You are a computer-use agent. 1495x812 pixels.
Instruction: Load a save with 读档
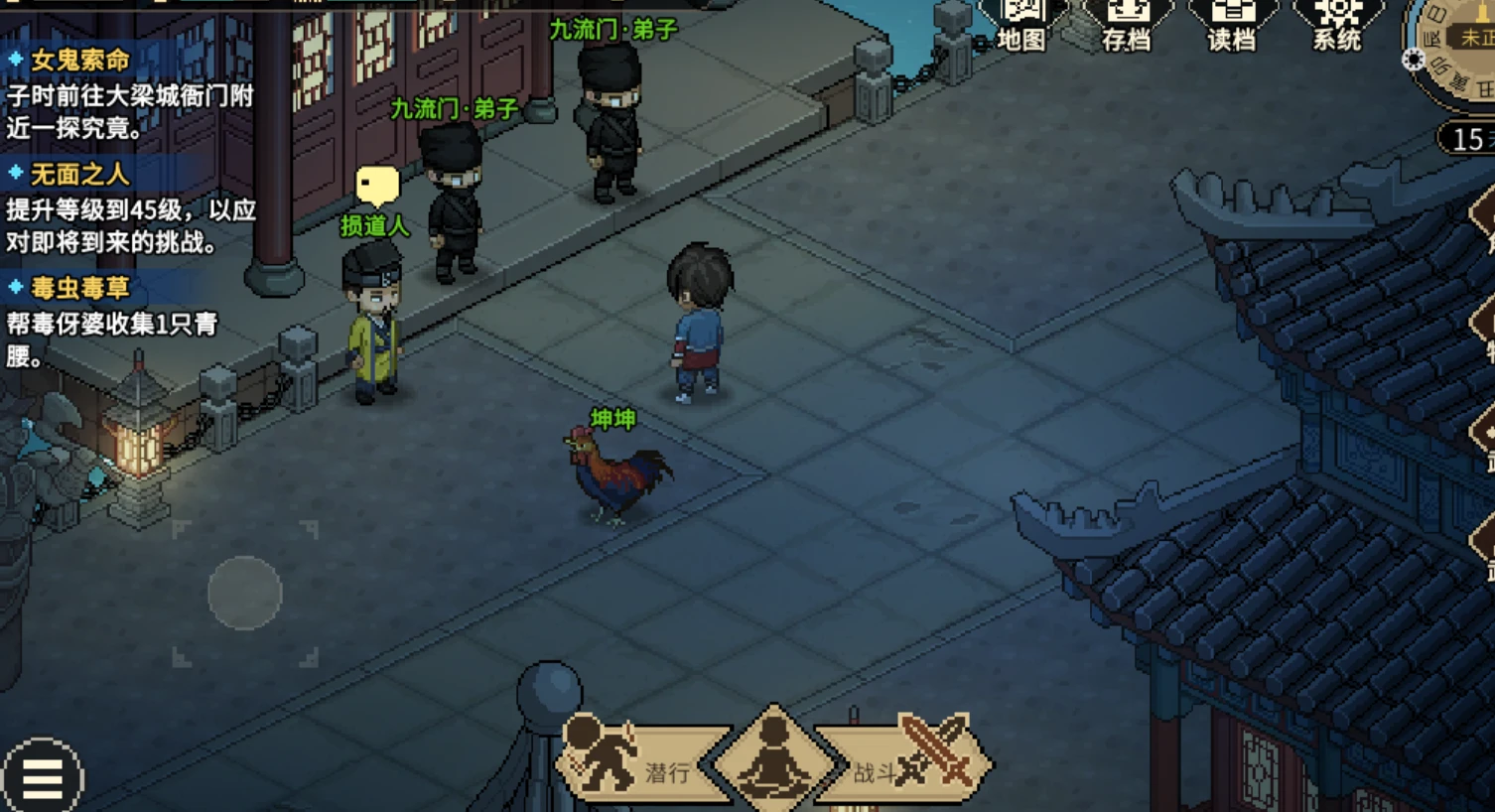(1232, 25)
